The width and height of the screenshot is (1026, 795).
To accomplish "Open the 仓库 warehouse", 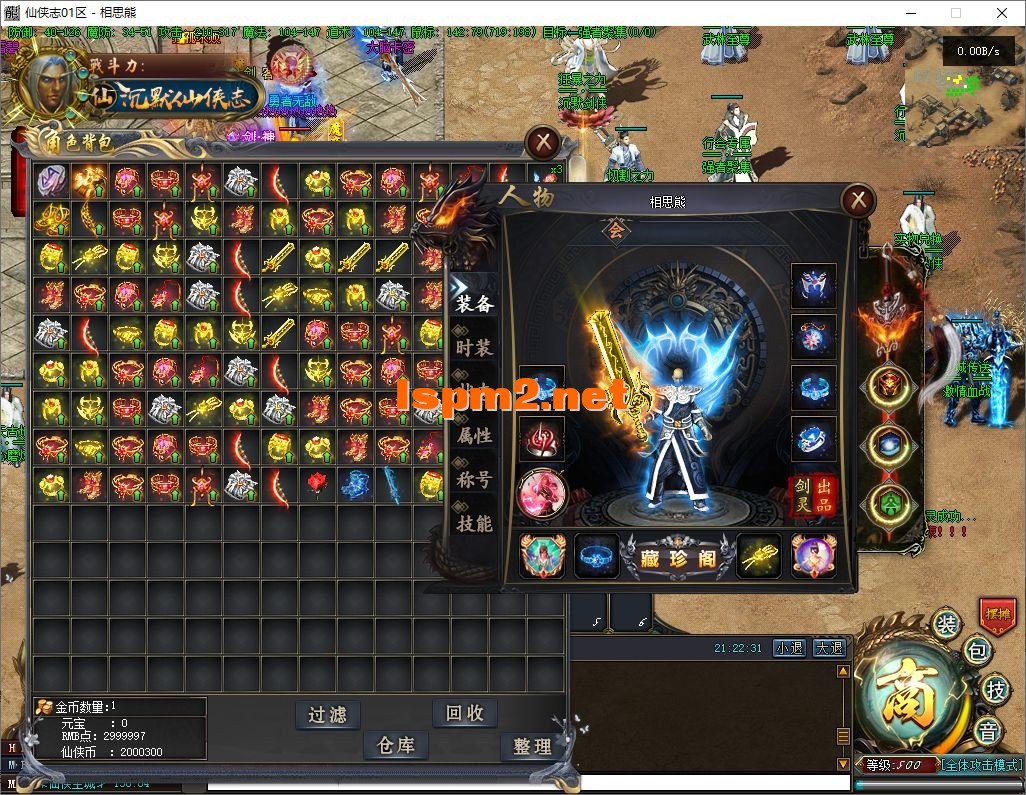I will tap(395, 745).
